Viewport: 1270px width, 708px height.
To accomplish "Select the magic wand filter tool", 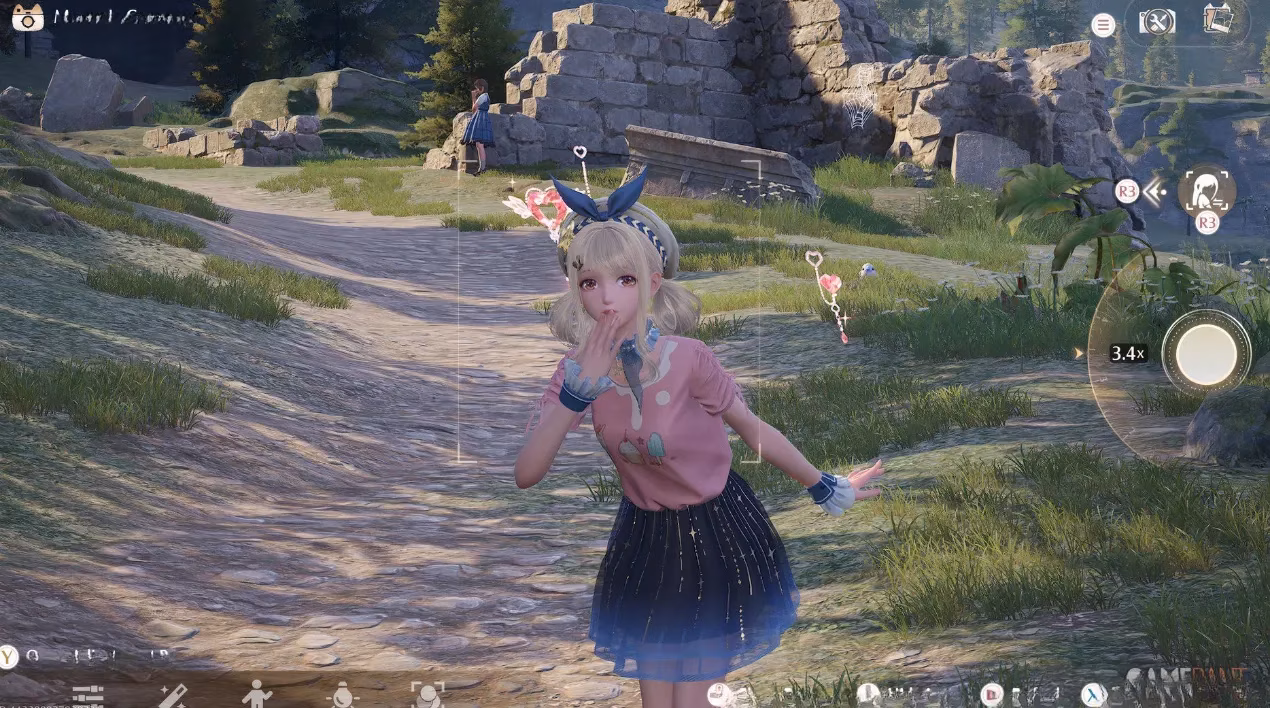I will 172,695.
